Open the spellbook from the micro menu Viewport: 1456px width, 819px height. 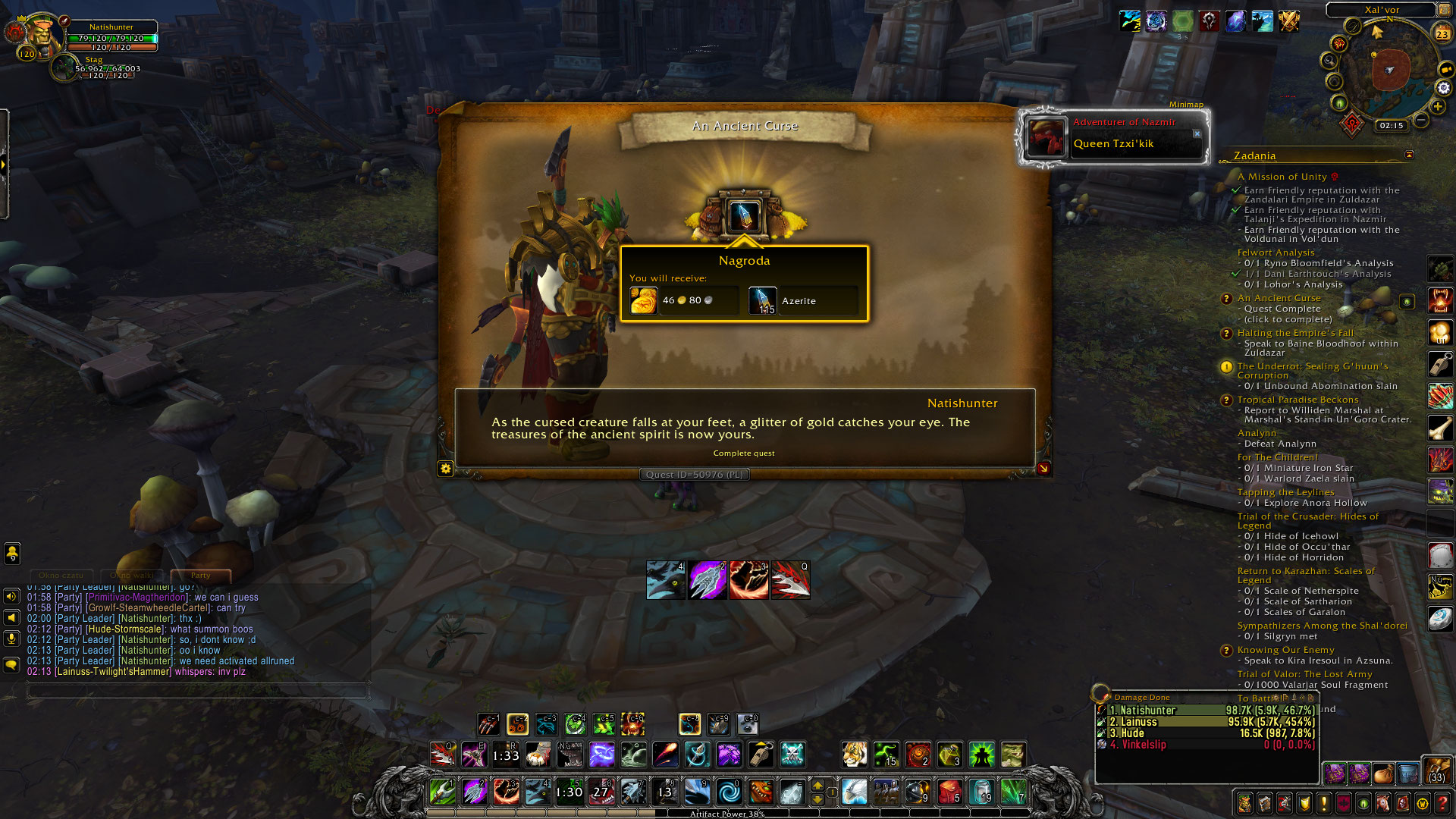1265,804
